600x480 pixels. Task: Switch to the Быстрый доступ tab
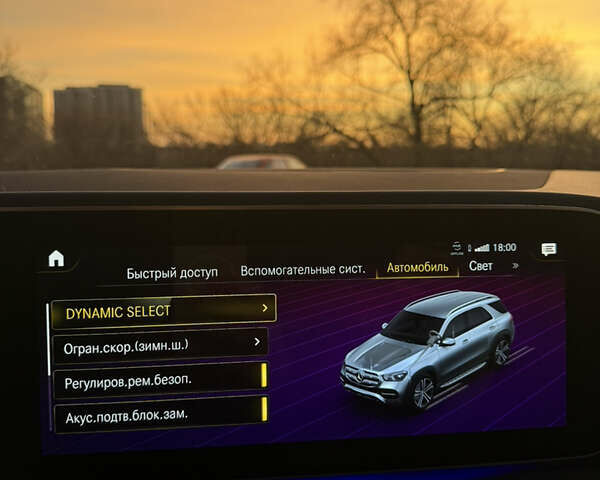[x=172, y=273]
